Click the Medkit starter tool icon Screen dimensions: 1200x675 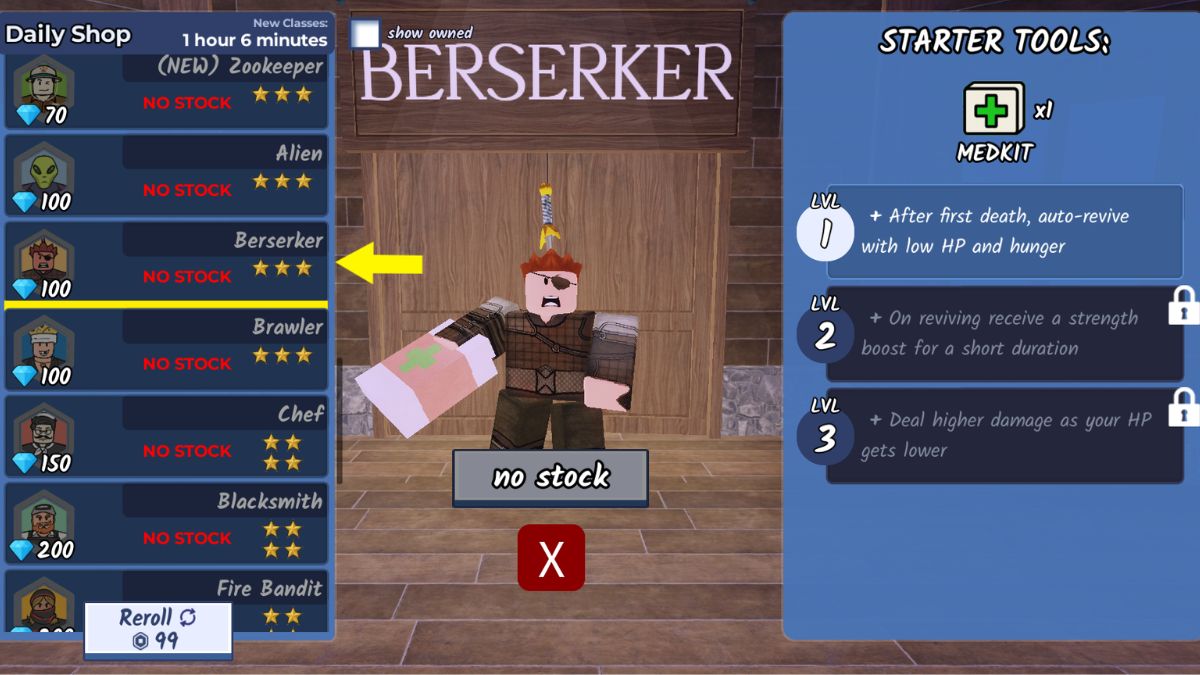(993, 109)
